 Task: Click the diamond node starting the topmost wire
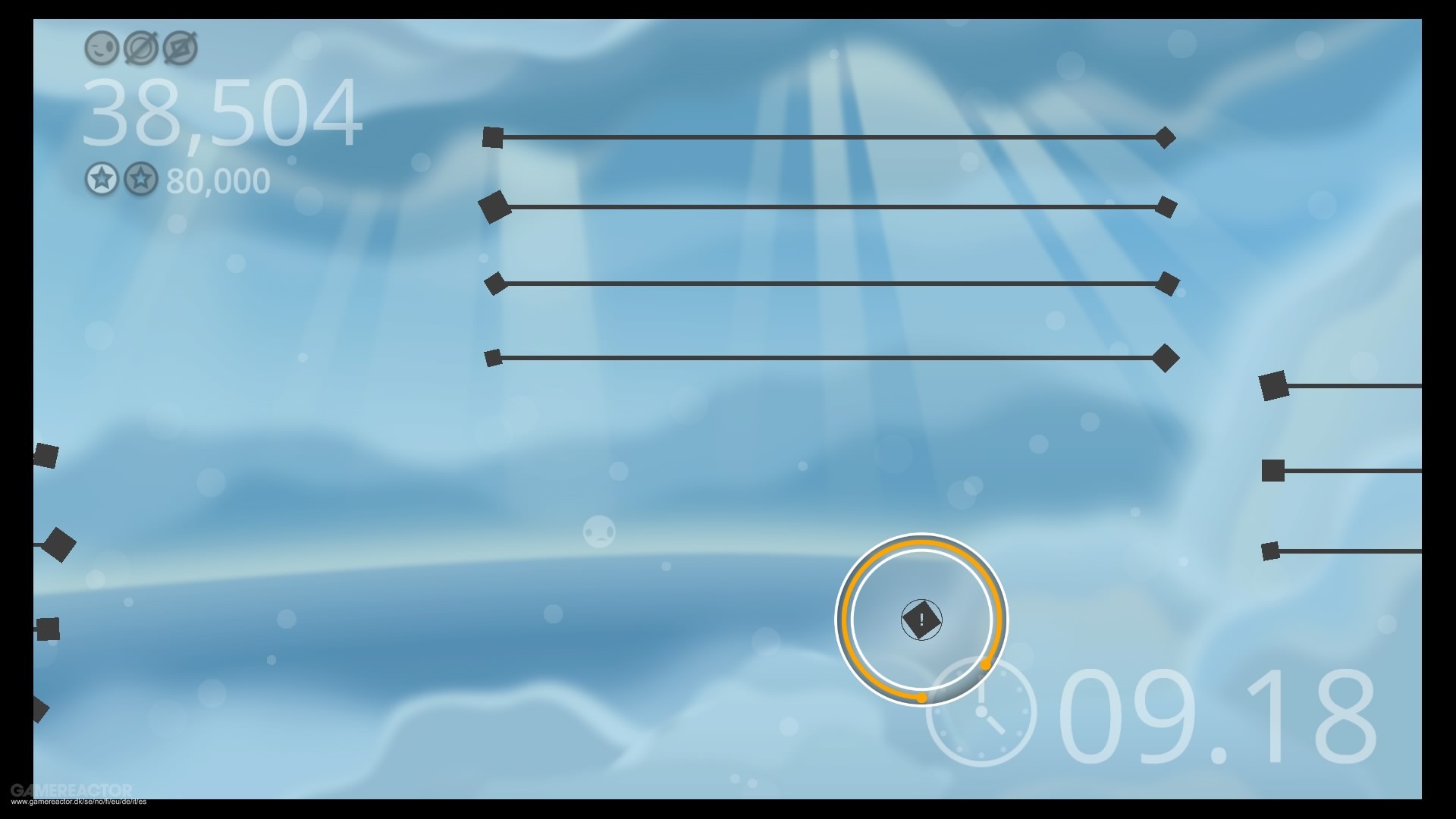494,136
